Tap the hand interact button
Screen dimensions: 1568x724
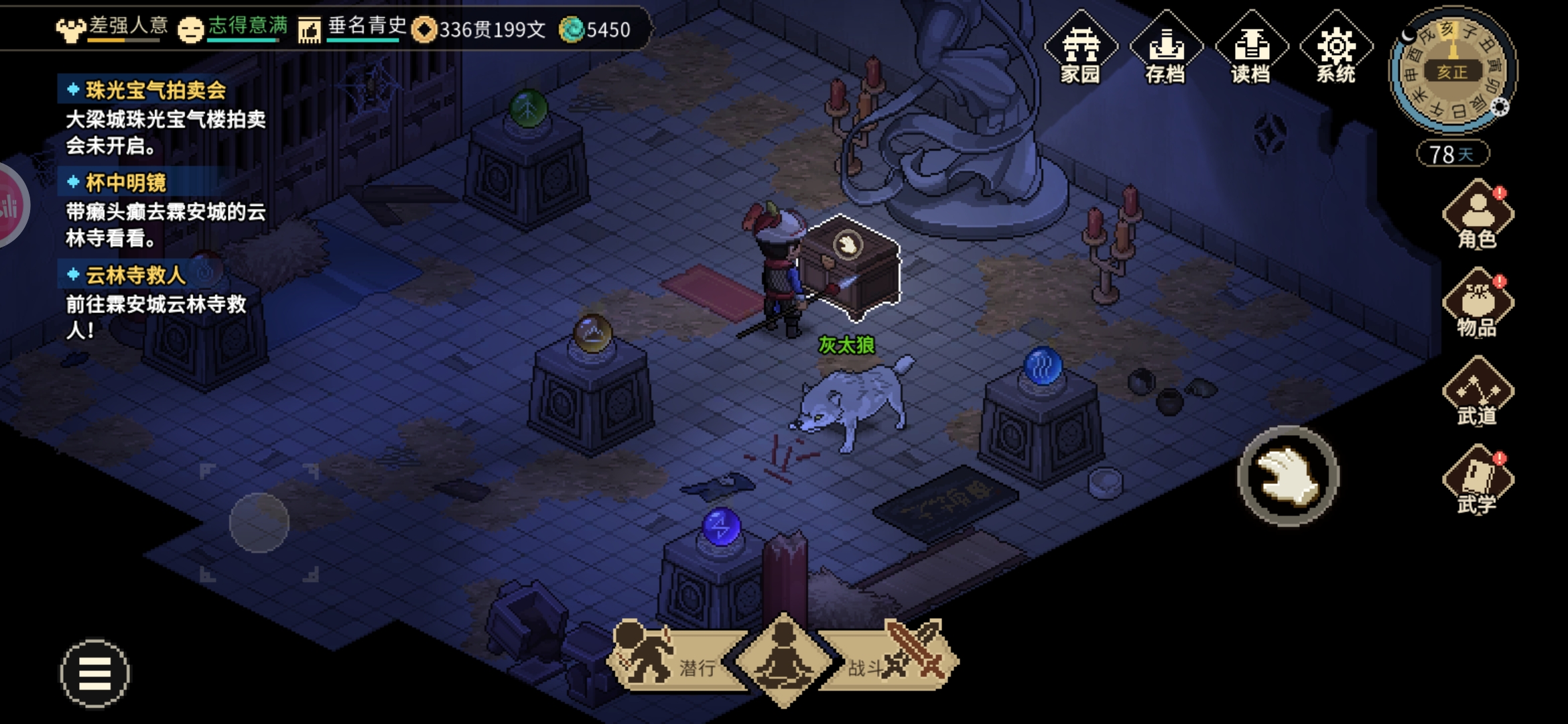click(x=1288, y=476)
